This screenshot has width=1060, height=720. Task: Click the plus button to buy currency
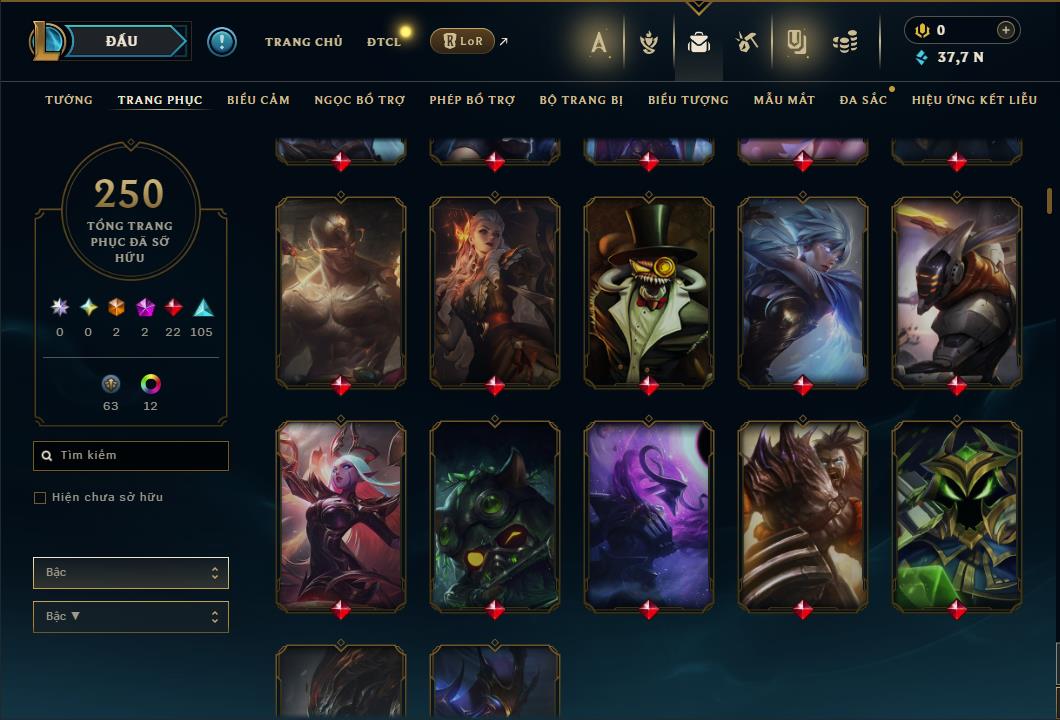click(1006, 30)
